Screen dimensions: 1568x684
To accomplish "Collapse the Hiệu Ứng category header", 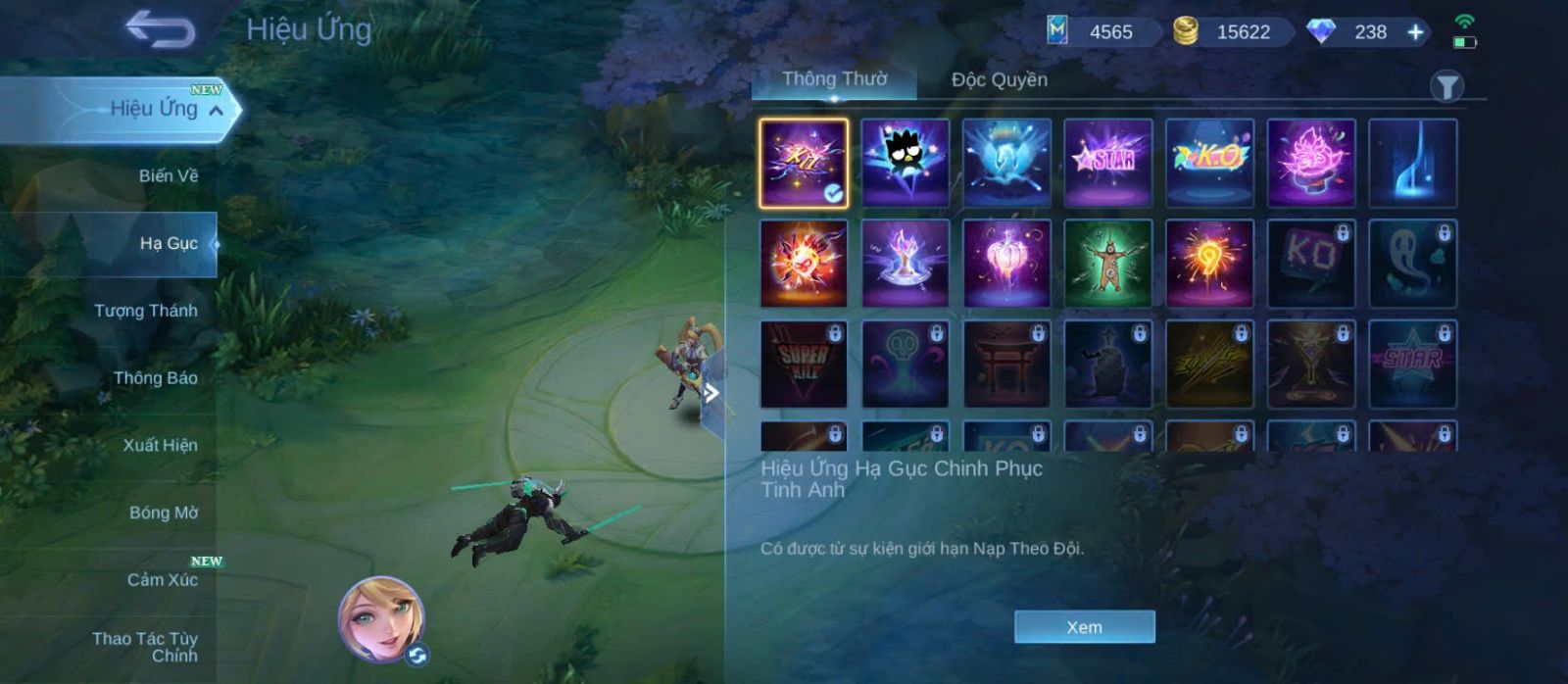I will [216, 111].
